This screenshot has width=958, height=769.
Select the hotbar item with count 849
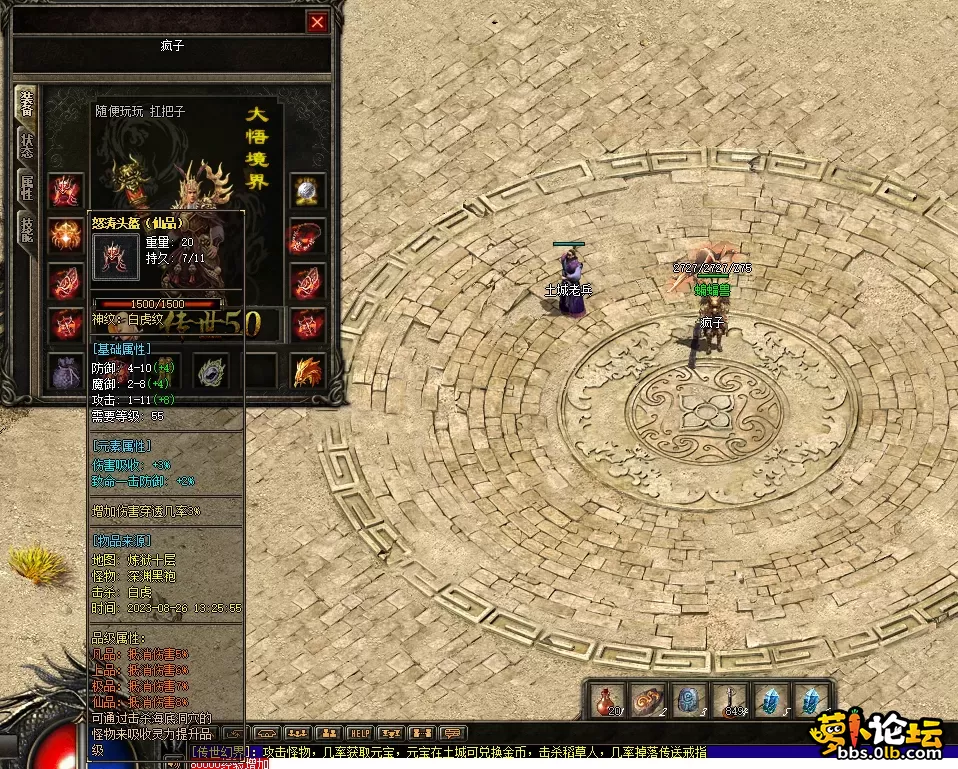pos(732,701)
